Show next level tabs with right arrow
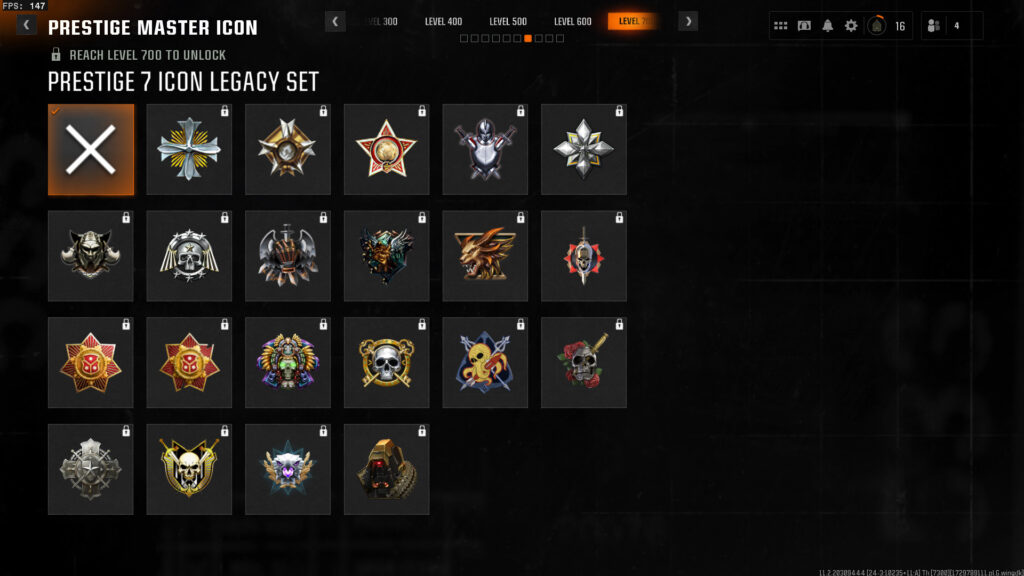Screen dimensions: 1024x576 (x=688, y=21)
